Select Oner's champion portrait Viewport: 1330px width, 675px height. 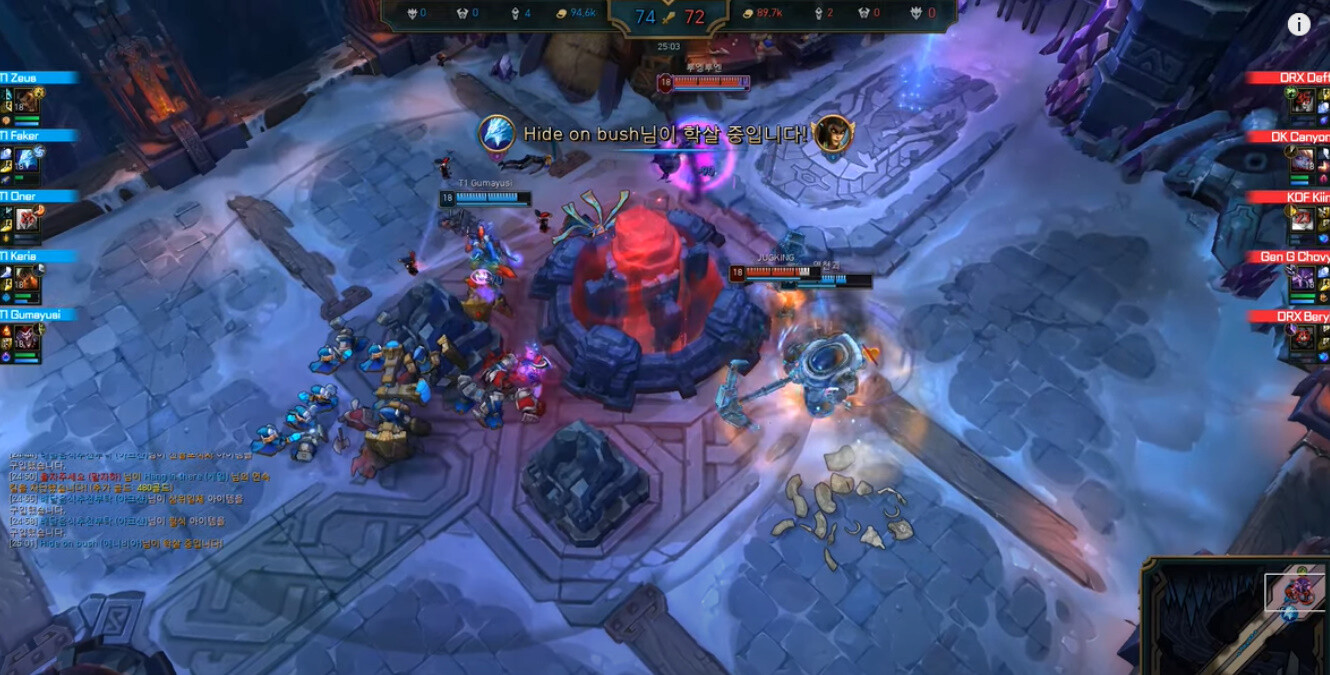coord(26,220)
